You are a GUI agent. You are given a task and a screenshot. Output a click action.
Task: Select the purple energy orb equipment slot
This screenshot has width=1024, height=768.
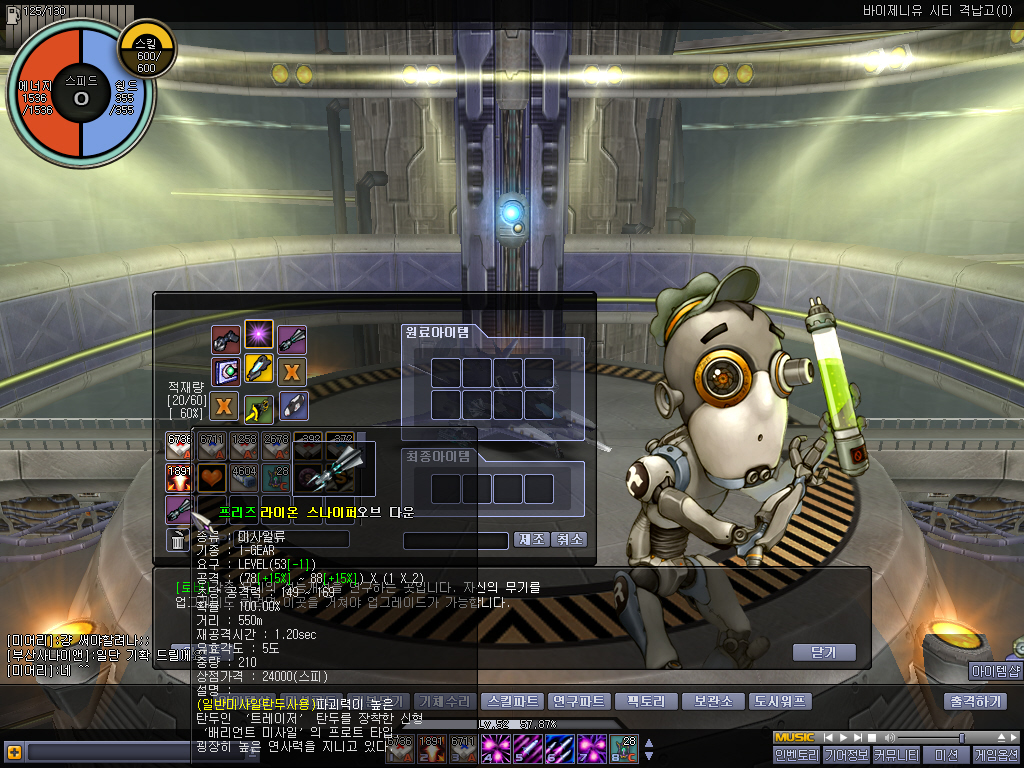pyautogui.click(x=259, y=335)
